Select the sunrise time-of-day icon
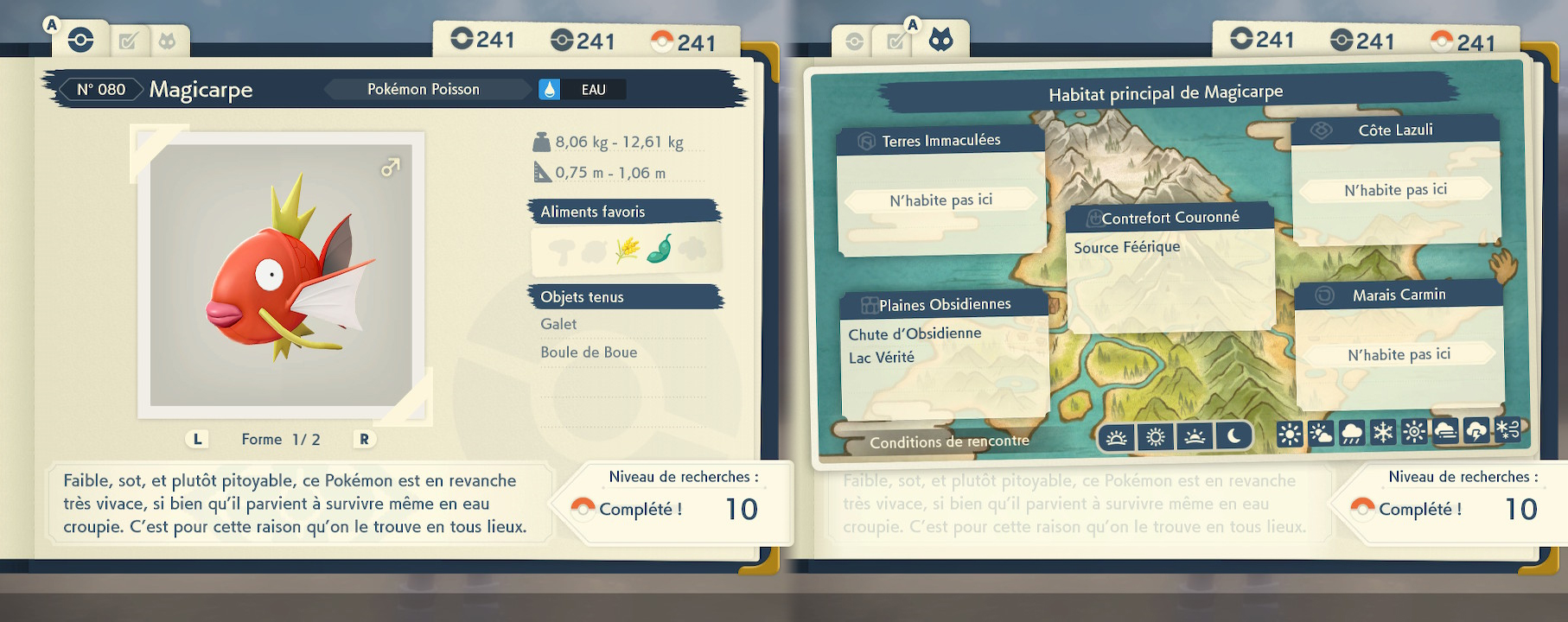Viewport: 1568px width, 622px height. pyautogui.click(x=1116, y=438)
